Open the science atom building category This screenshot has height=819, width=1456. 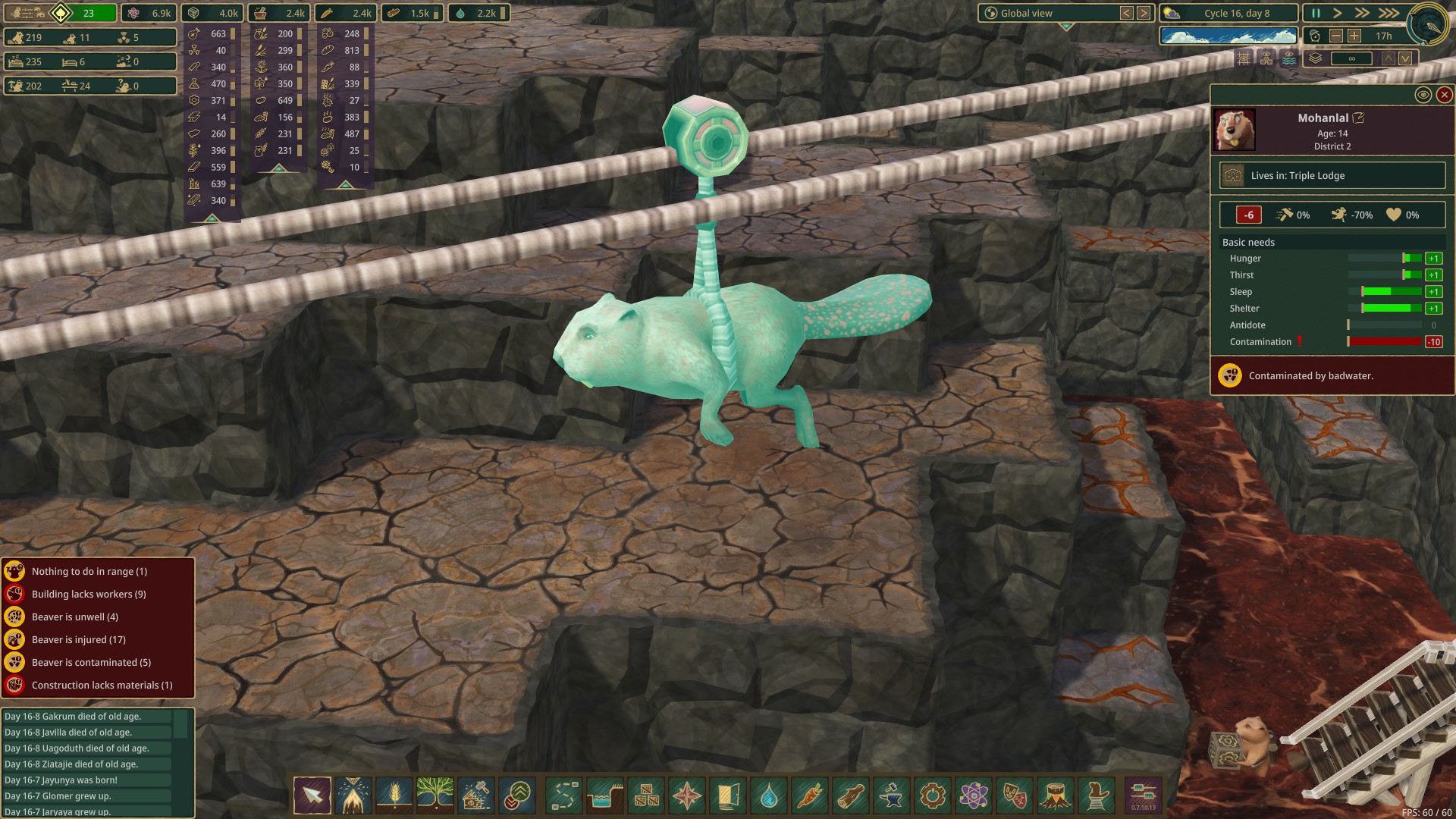click(x=974, y=795)
